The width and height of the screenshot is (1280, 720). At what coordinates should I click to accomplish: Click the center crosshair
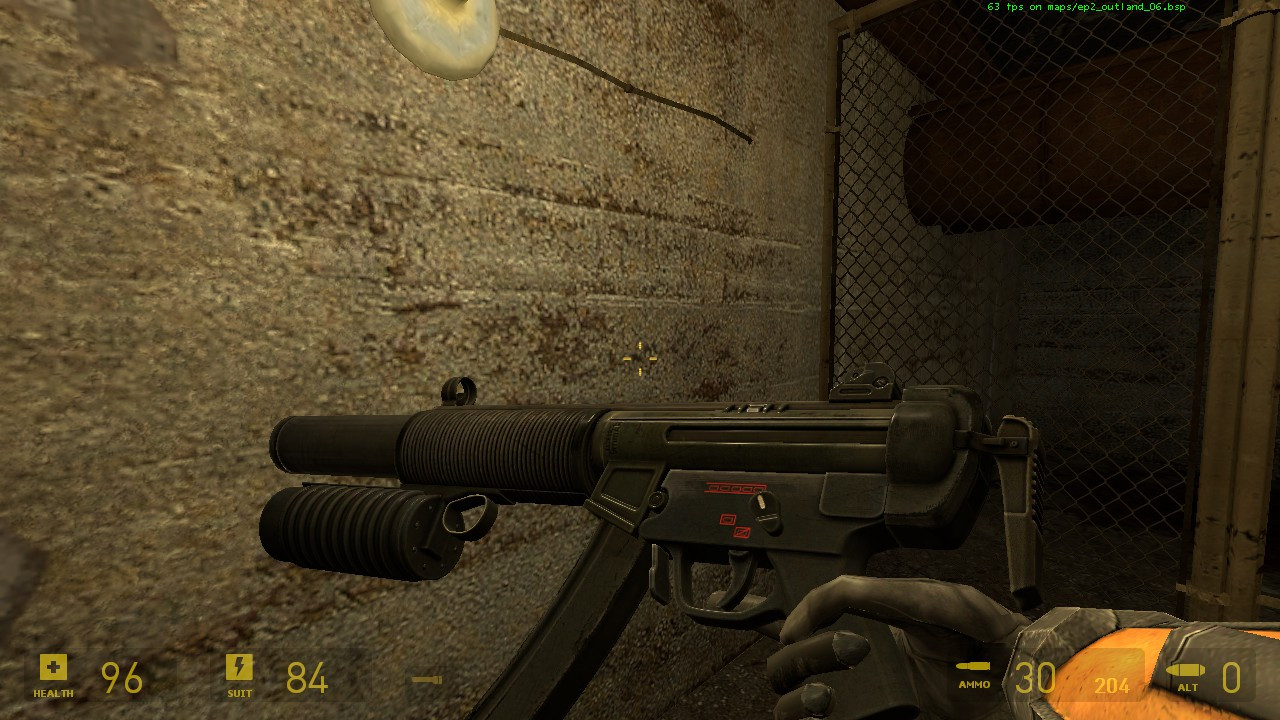tap(639, 358)
